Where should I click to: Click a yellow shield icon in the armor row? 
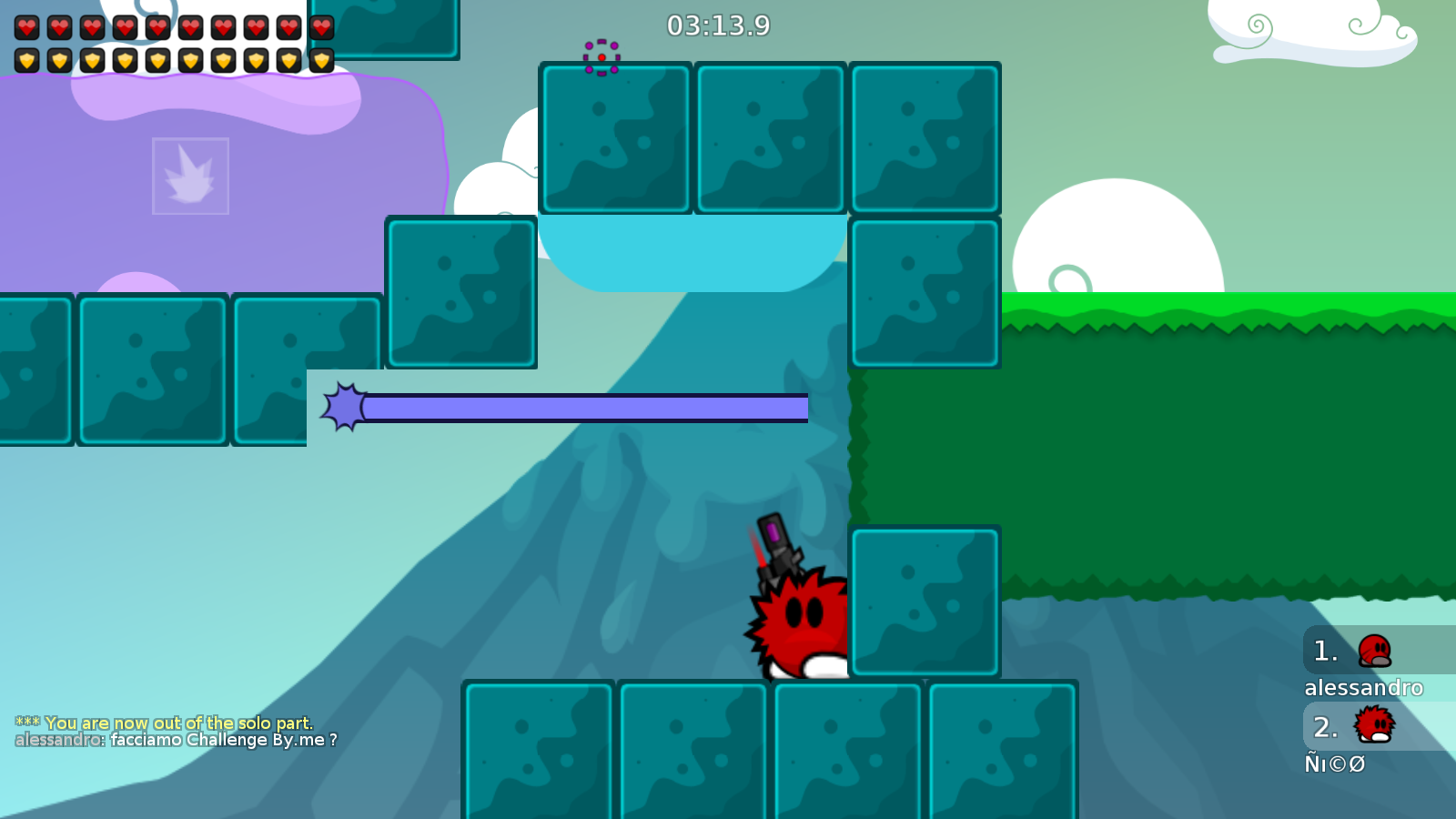tap(93, 59)
